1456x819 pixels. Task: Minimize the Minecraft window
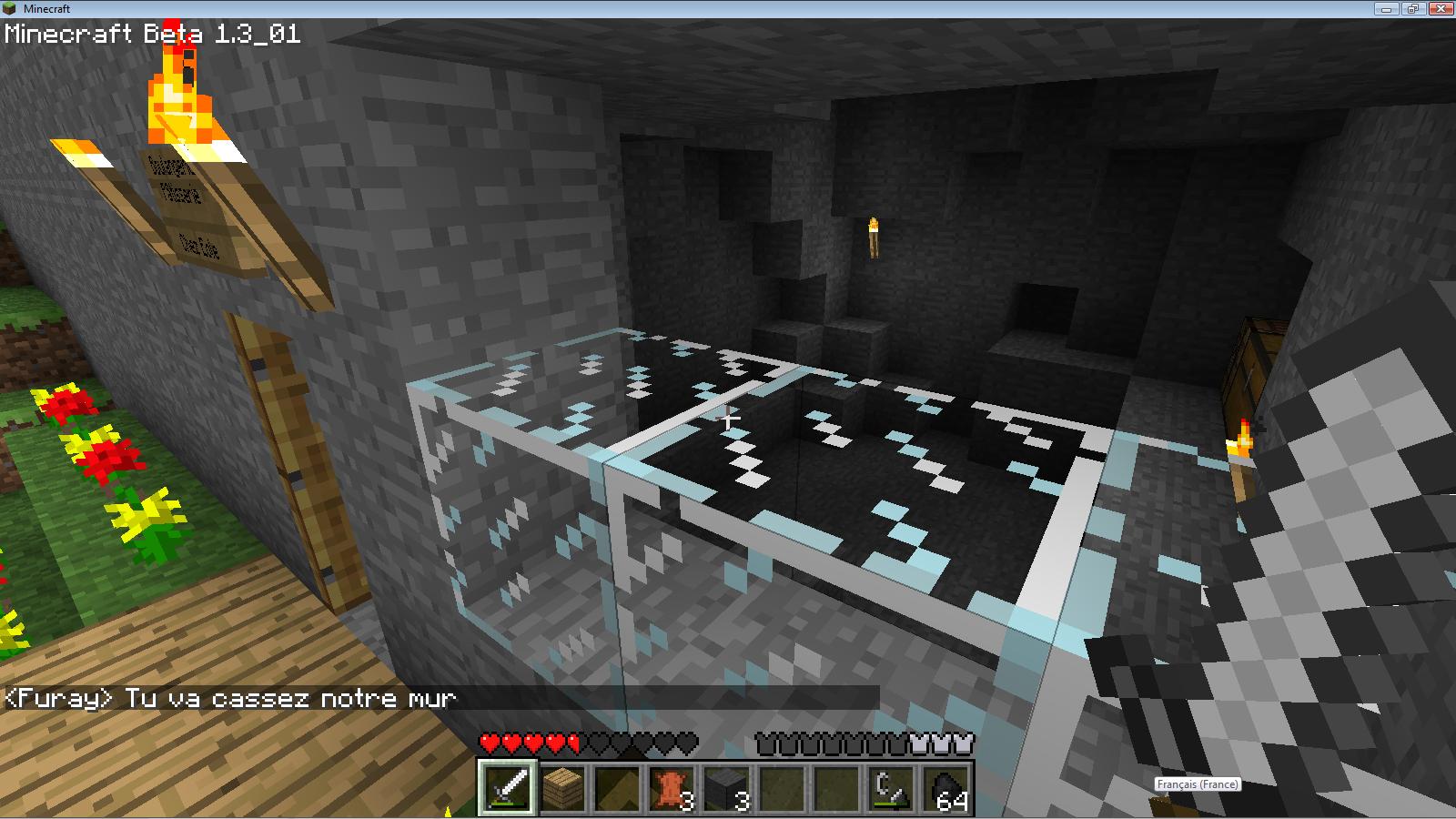pyautogui.click(x=1389, y=8)
